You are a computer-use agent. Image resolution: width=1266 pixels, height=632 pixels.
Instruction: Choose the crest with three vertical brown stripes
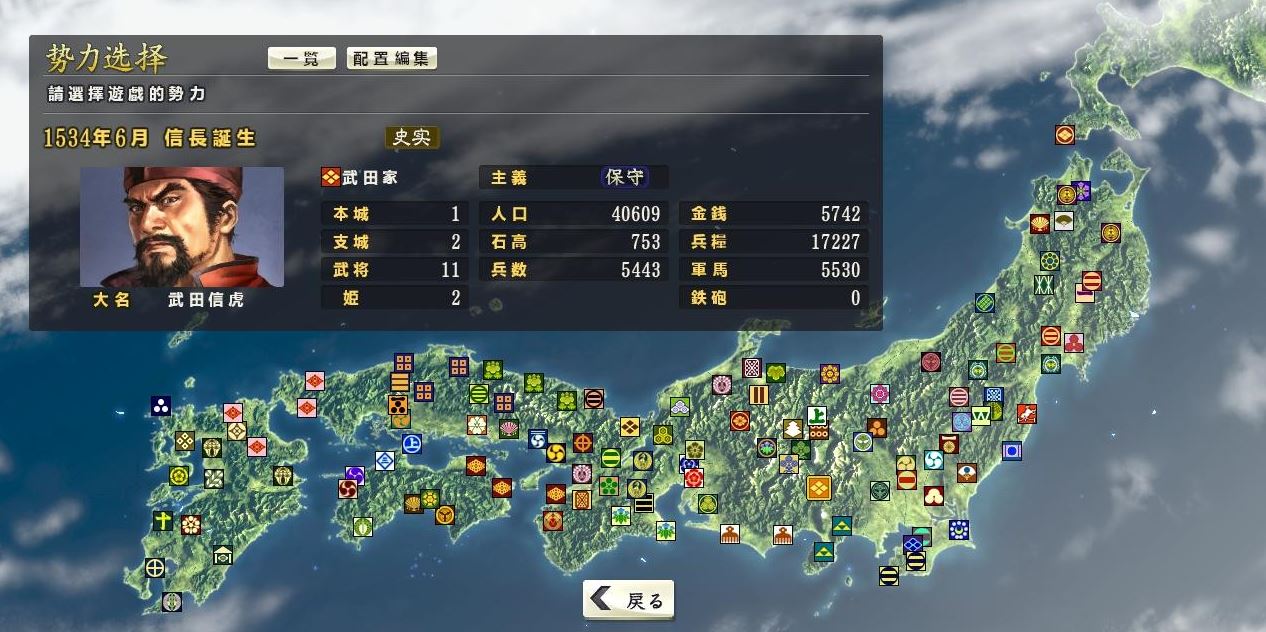tap(759, 395)
